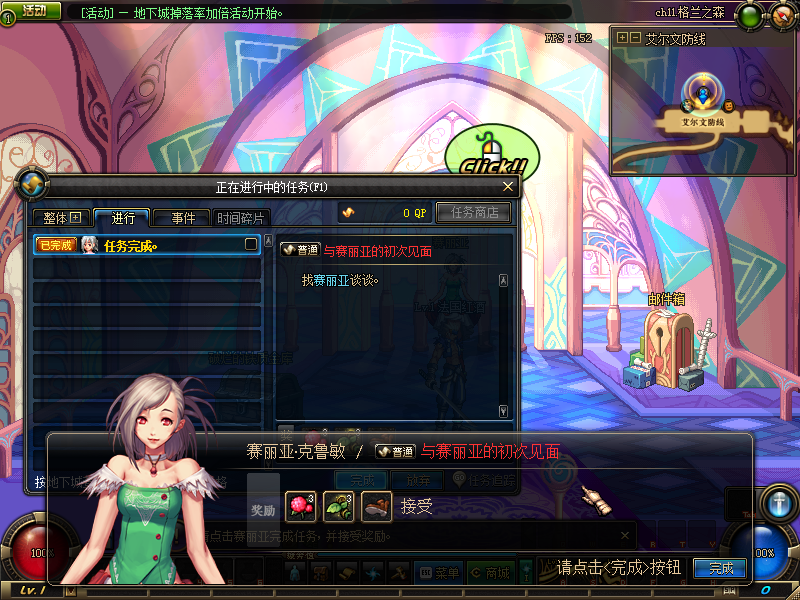800x600 pixels.
Task: Switch to the 整体 quest tab
Action: [x=61, y=218]
